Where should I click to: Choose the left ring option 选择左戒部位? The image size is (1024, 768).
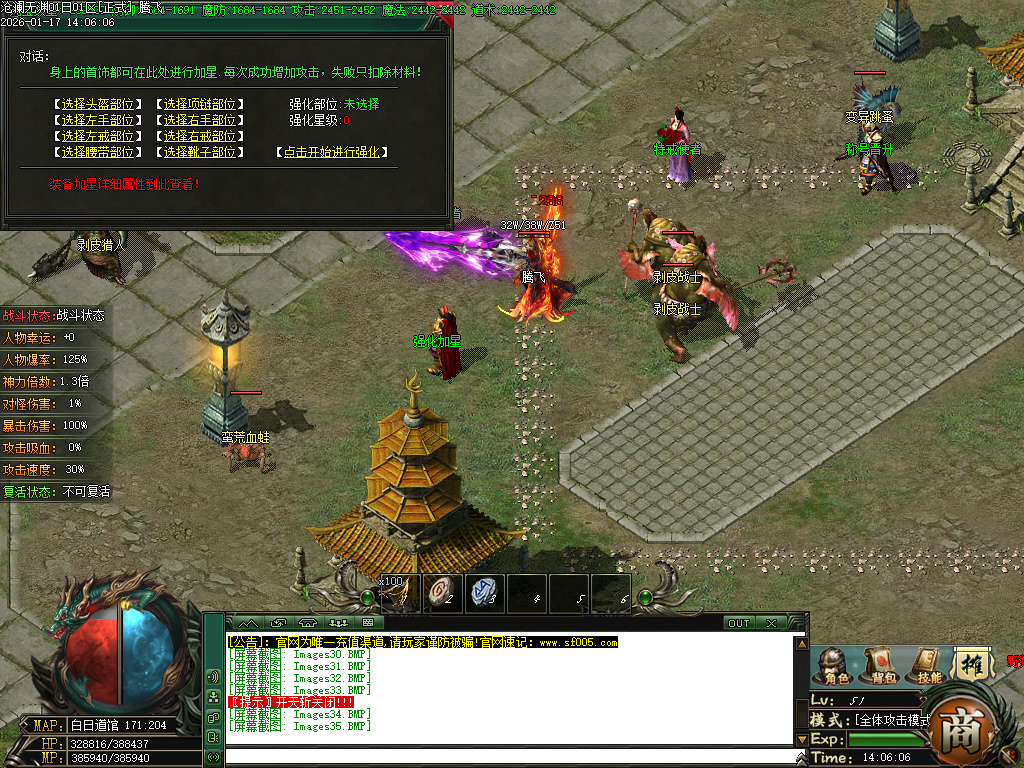coord(97,136)
